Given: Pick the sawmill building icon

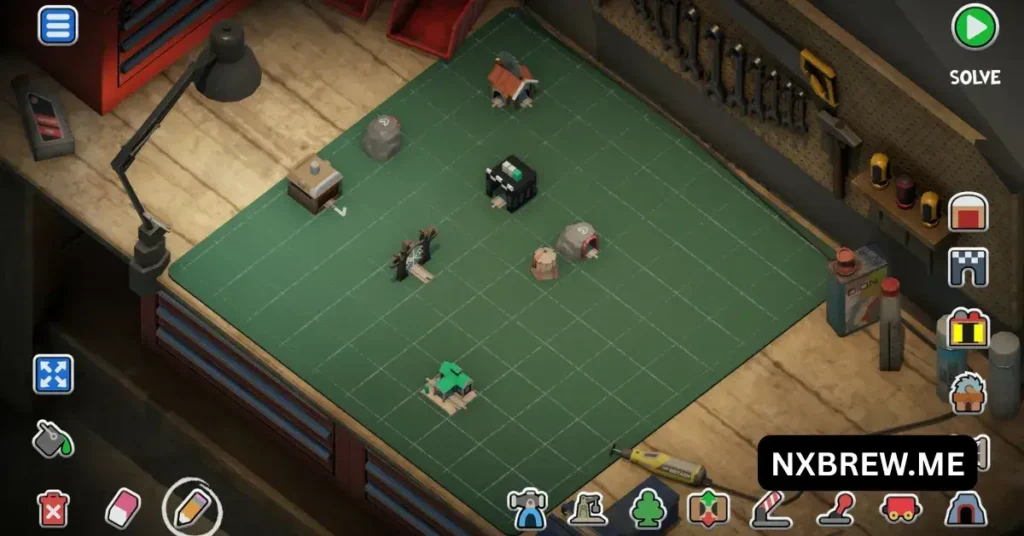Looking at the screenshot, I should 968,392.
